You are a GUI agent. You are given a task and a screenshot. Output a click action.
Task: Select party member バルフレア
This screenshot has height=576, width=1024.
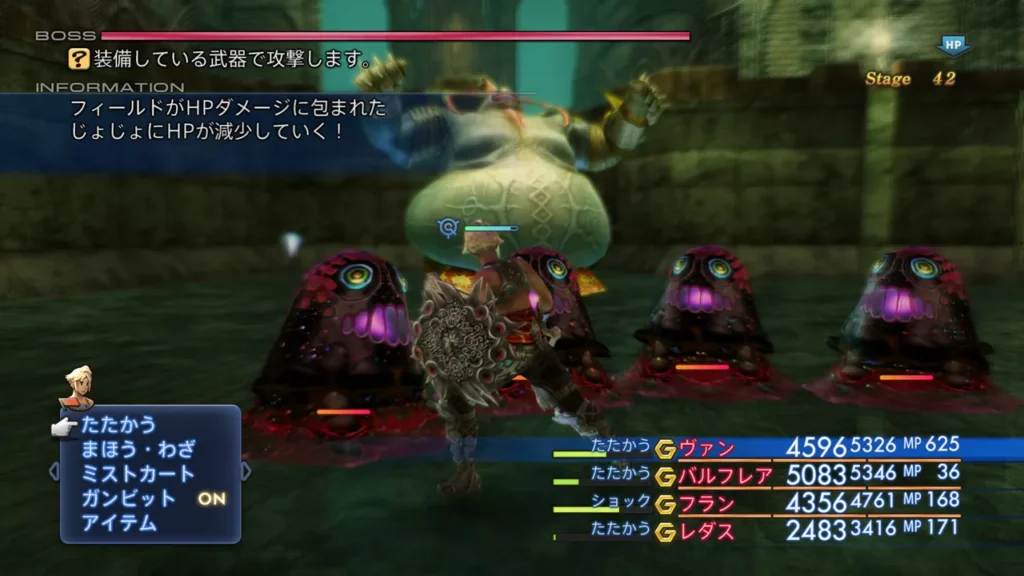[x=726, y=475]
